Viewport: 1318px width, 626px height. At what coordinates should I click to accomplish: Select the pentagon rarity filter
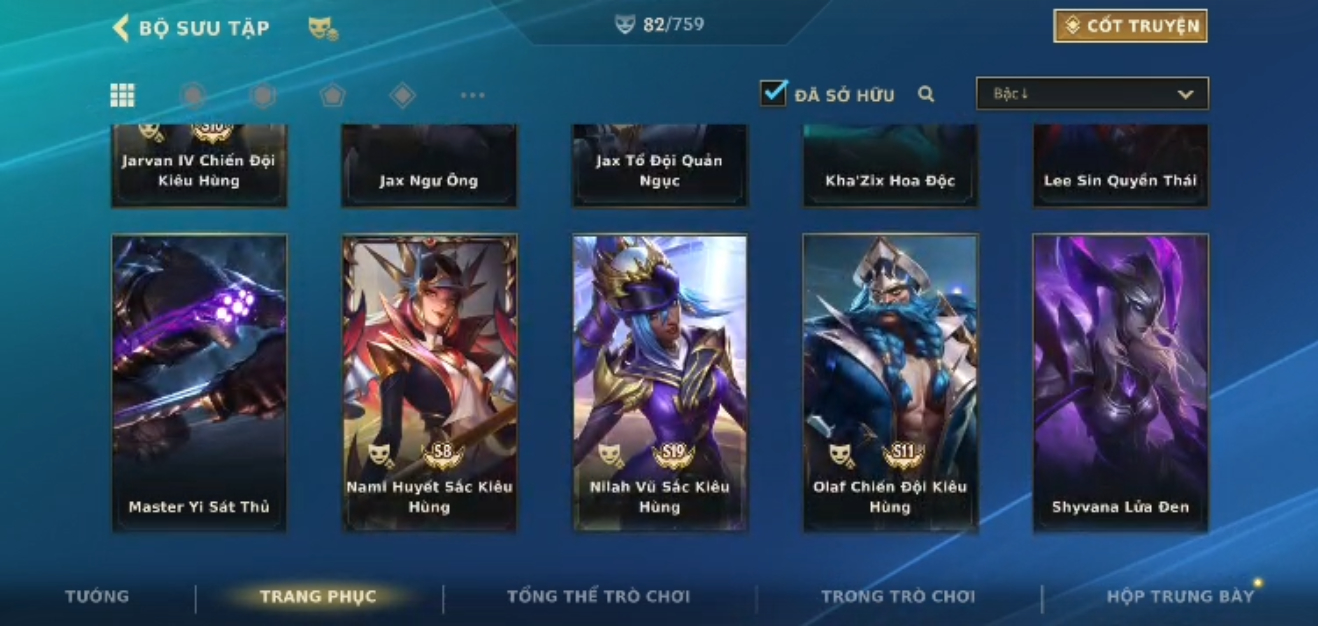point(332,95)
